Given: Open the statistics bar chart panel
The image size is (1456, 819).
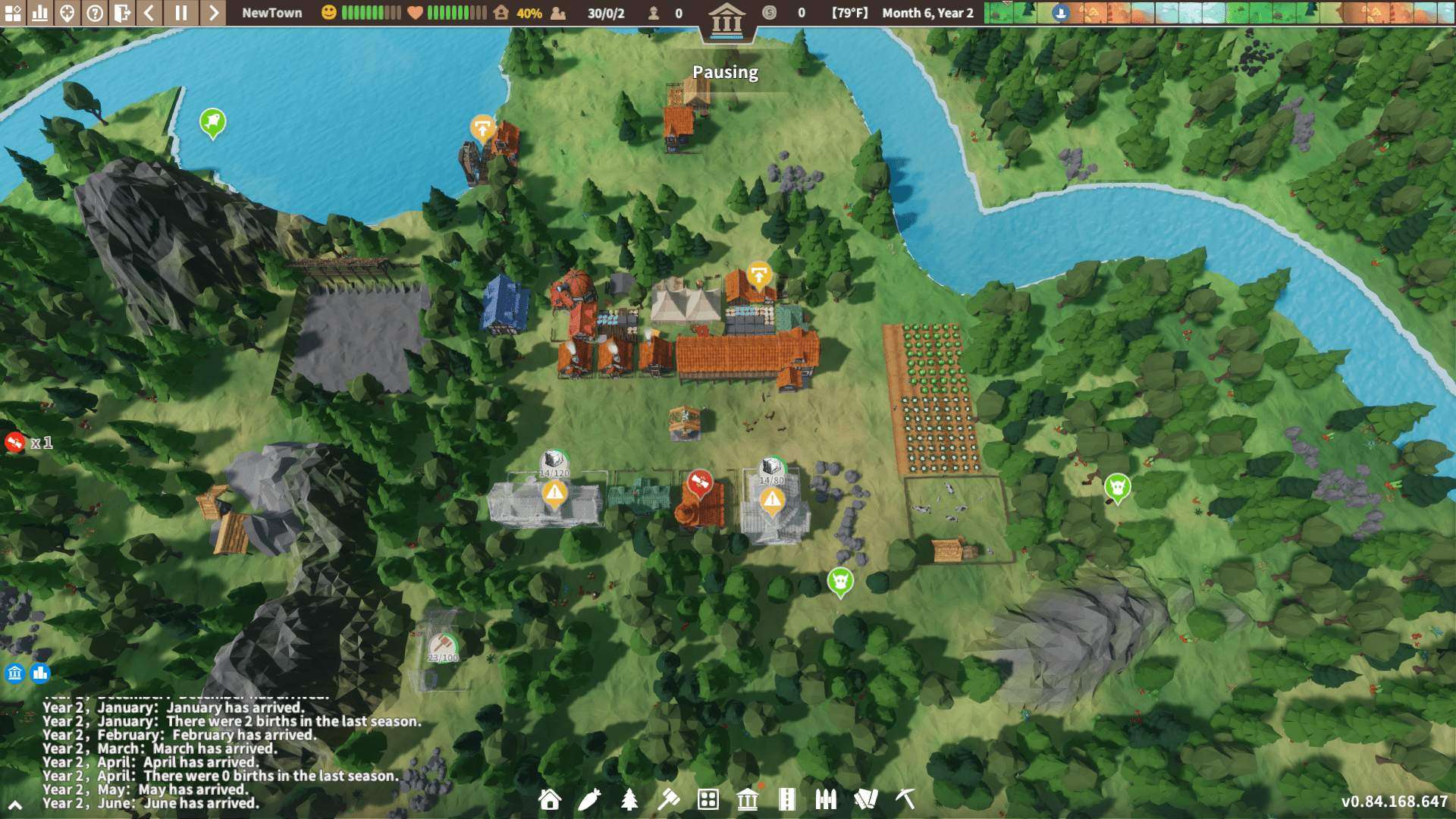Looking at the screenshot, I should [39, 13].
